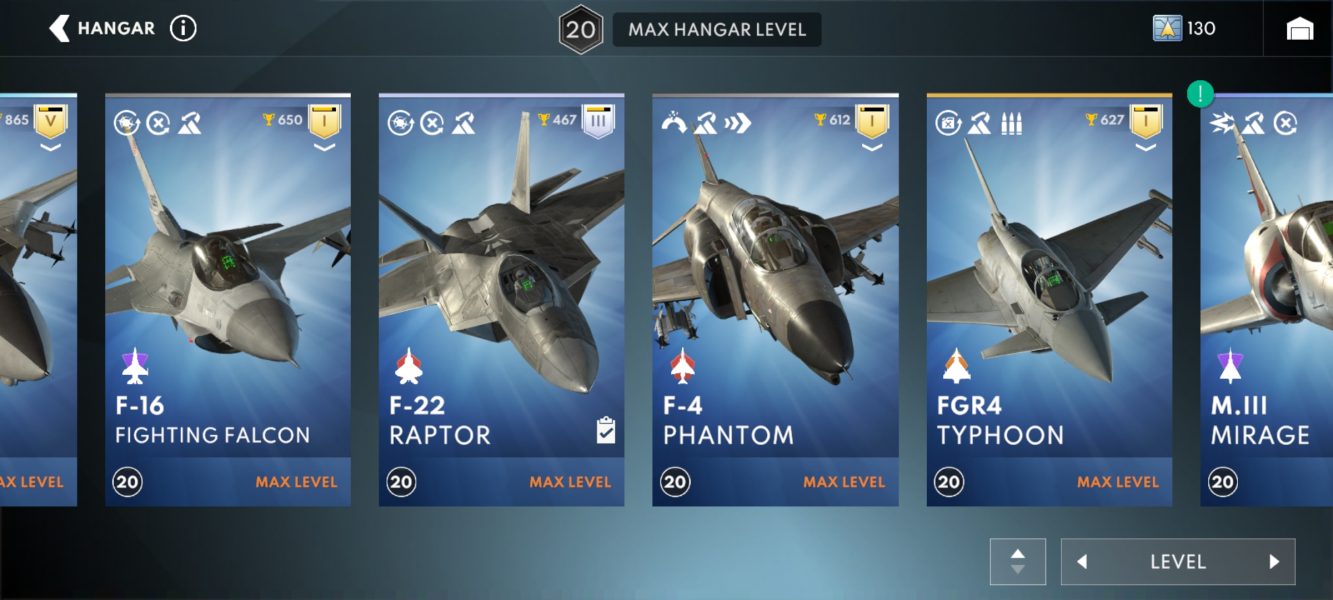Choose the F-22 Raptor aircraft card
The width and height of the screenshot is (1333, 600).
[x=501, y=300]
